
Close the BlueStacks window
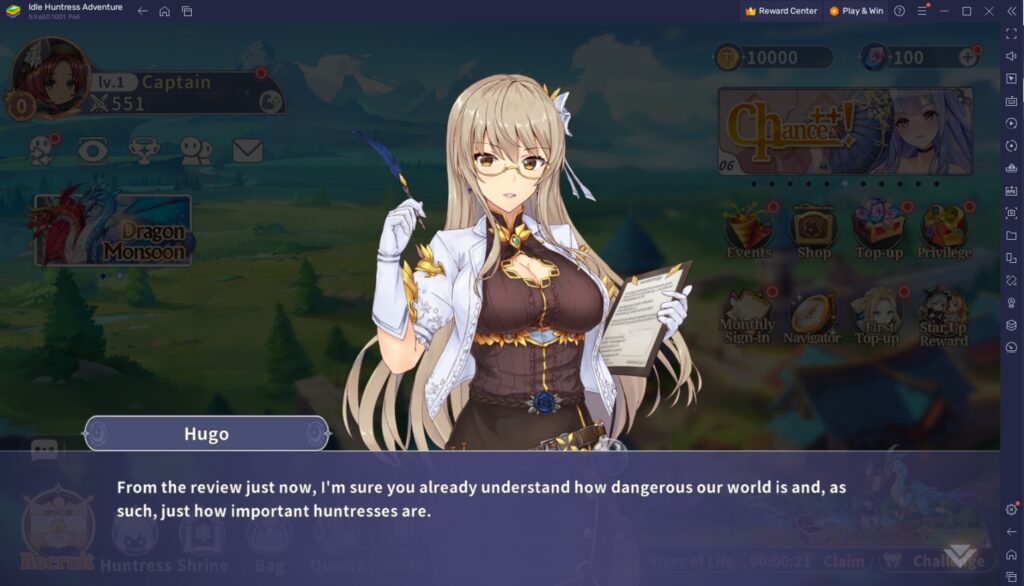pos(988,11)
